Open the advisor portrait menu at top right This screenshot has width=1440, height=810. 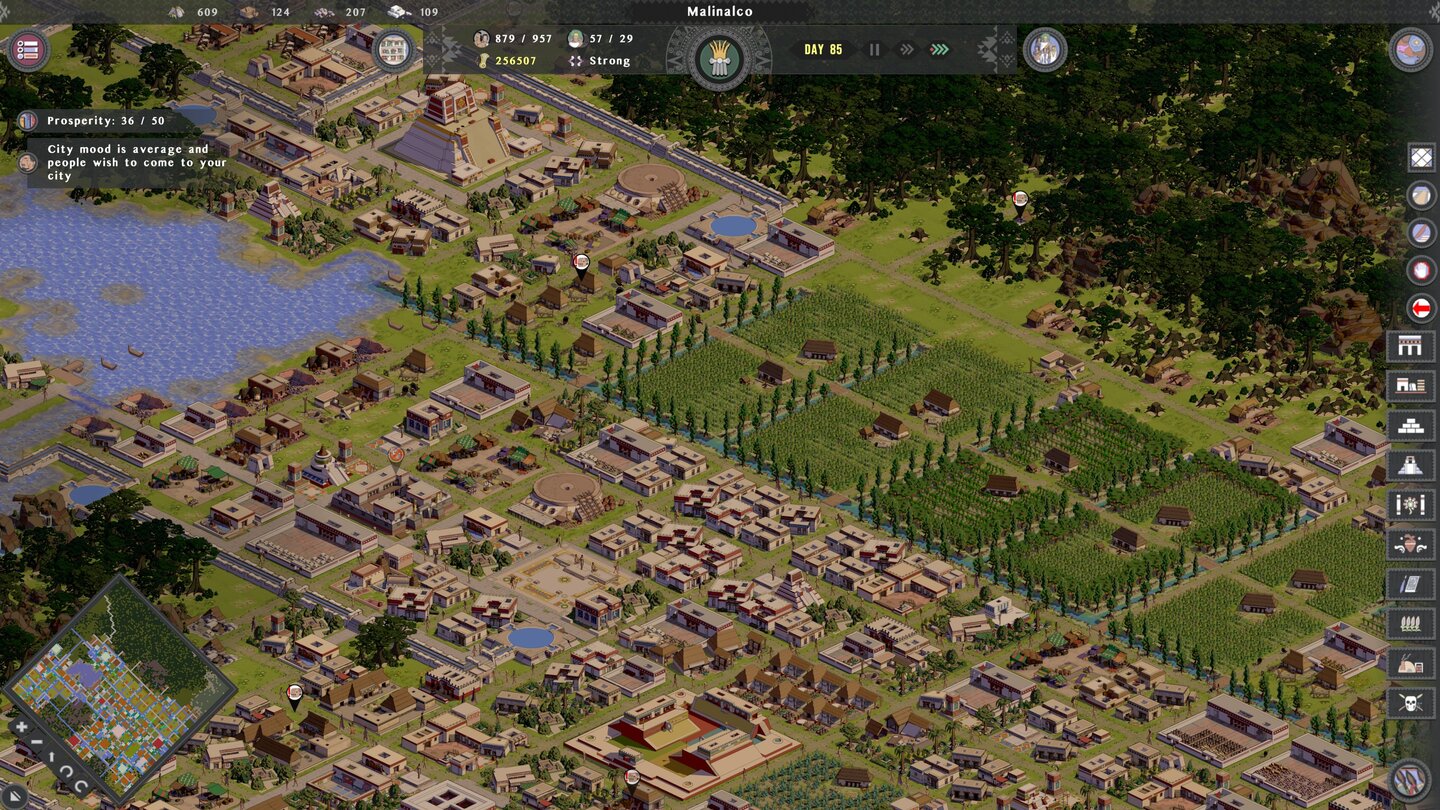(x=1046, y=49)
